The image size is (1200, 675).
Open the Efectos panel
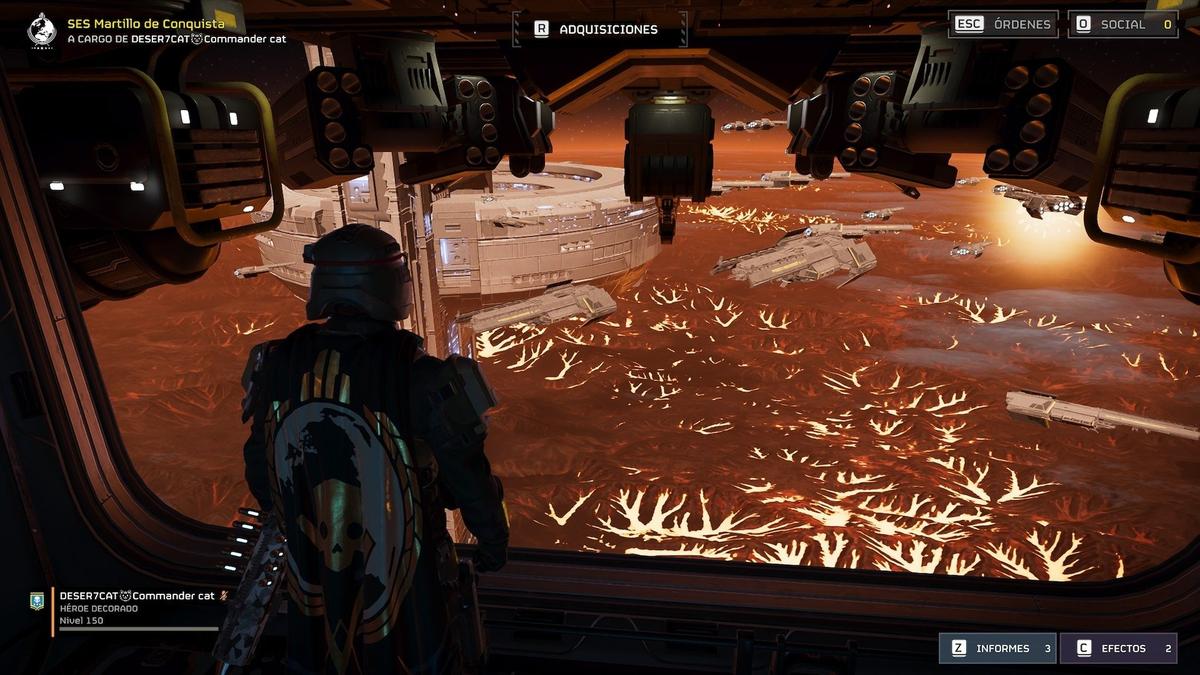click(1118, 648)
